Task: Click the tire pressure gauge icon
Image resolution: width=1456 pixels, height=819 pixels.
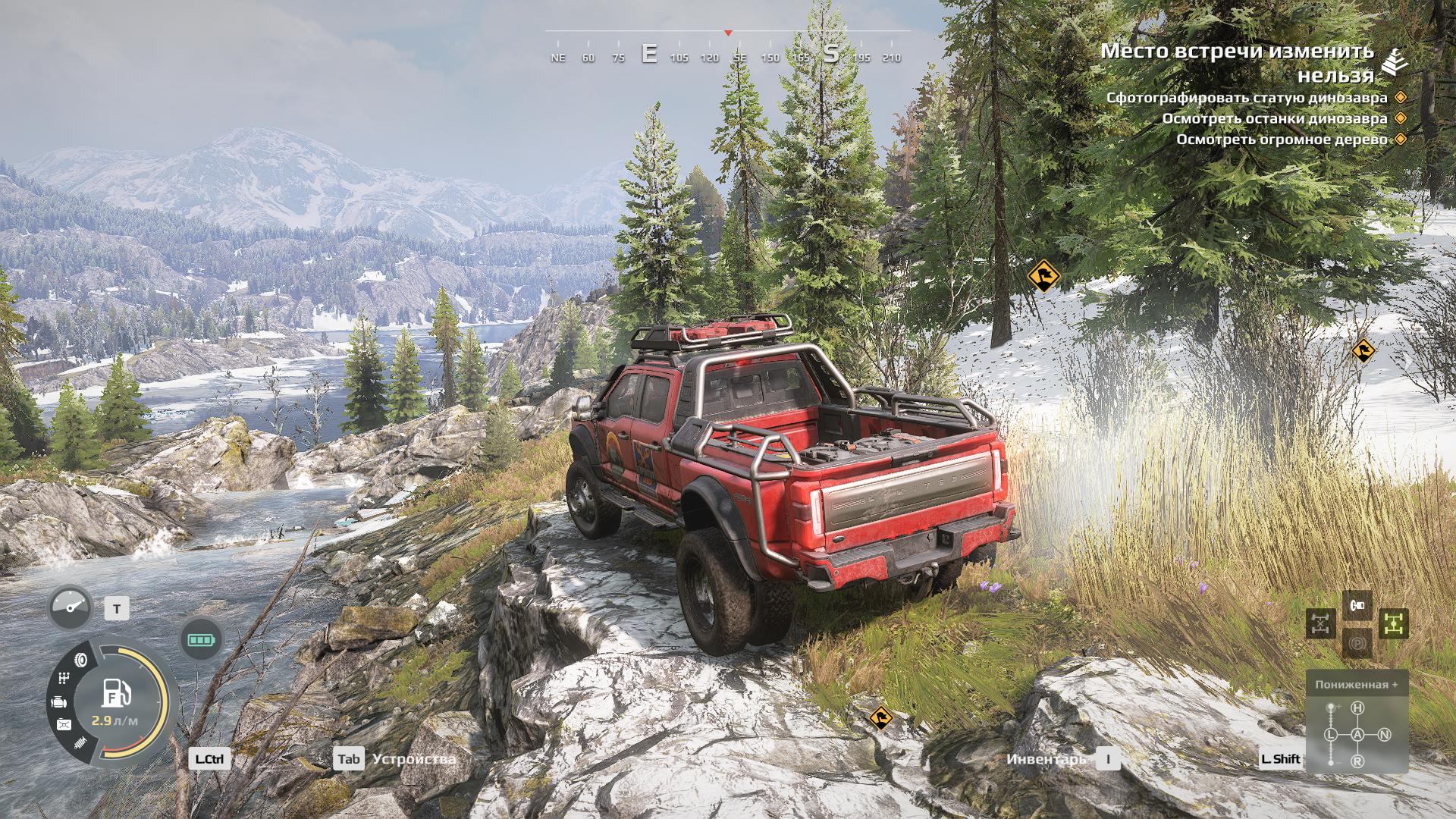Action: pos(70,607)
